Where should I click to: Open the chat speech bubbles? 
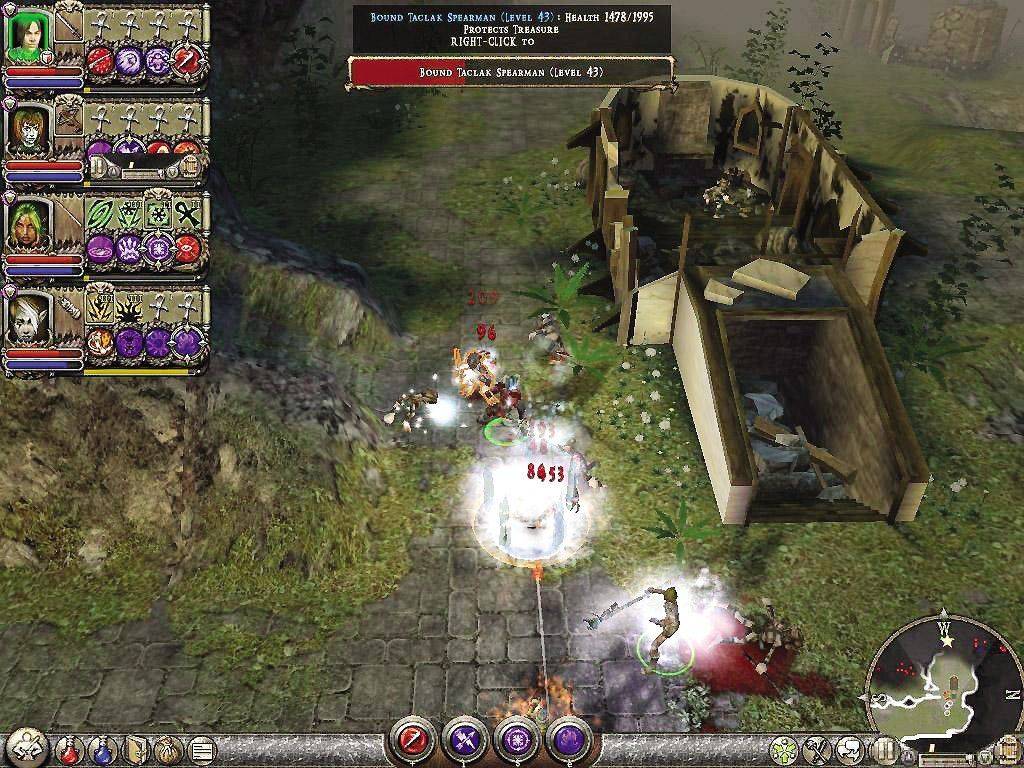851,749
